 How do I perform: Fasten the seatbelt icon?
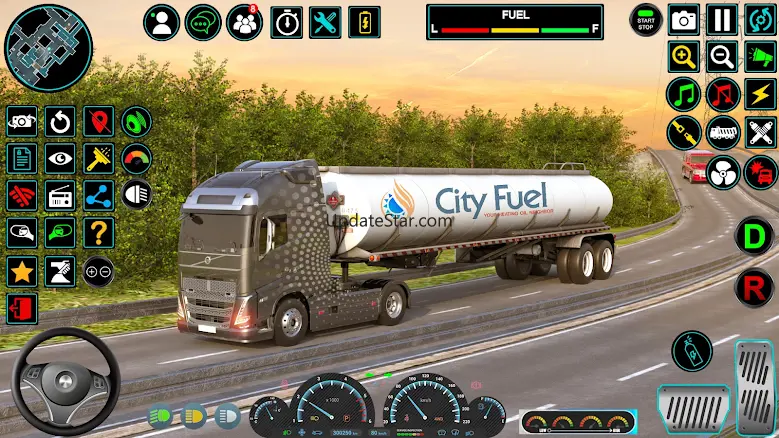coord(684,133)
